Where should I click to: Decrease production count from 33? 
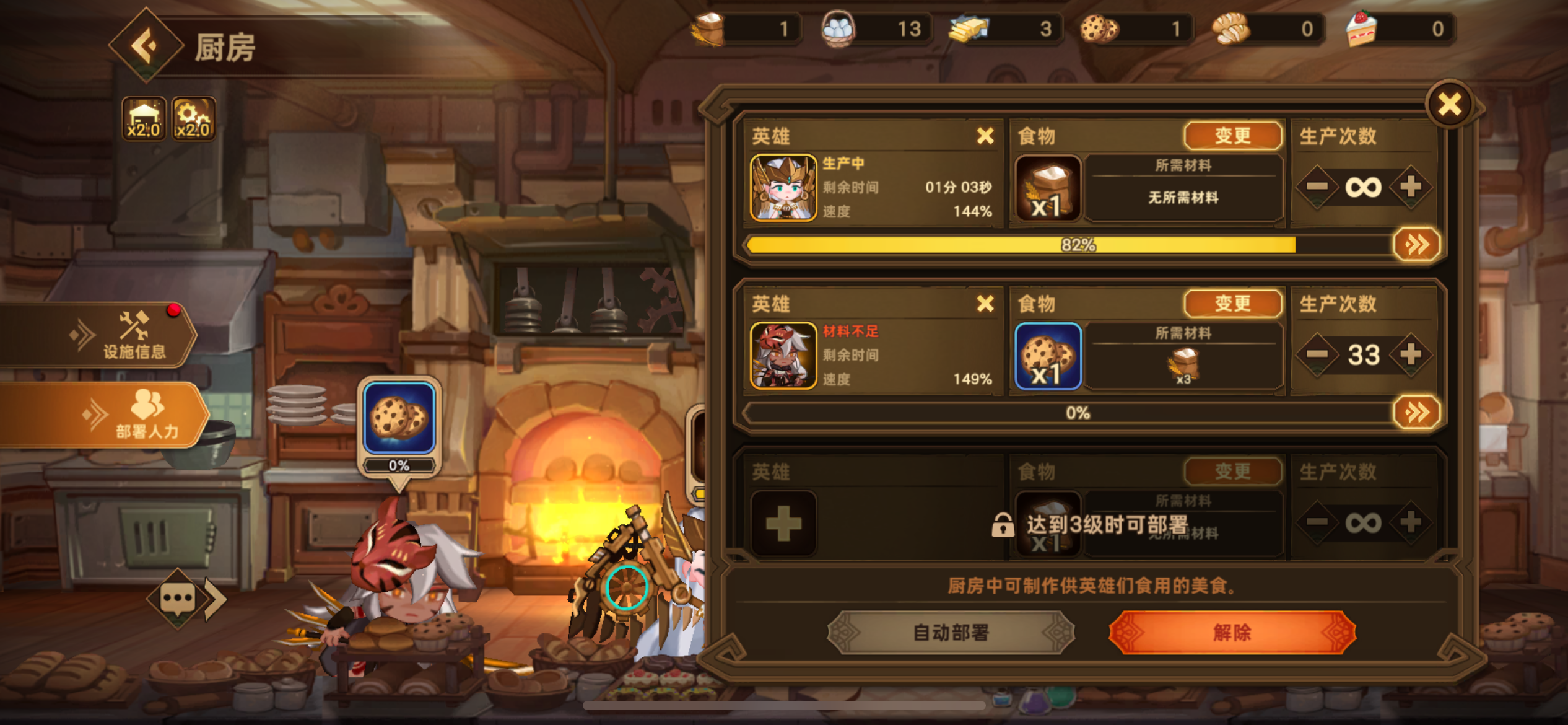point(1317,354)
